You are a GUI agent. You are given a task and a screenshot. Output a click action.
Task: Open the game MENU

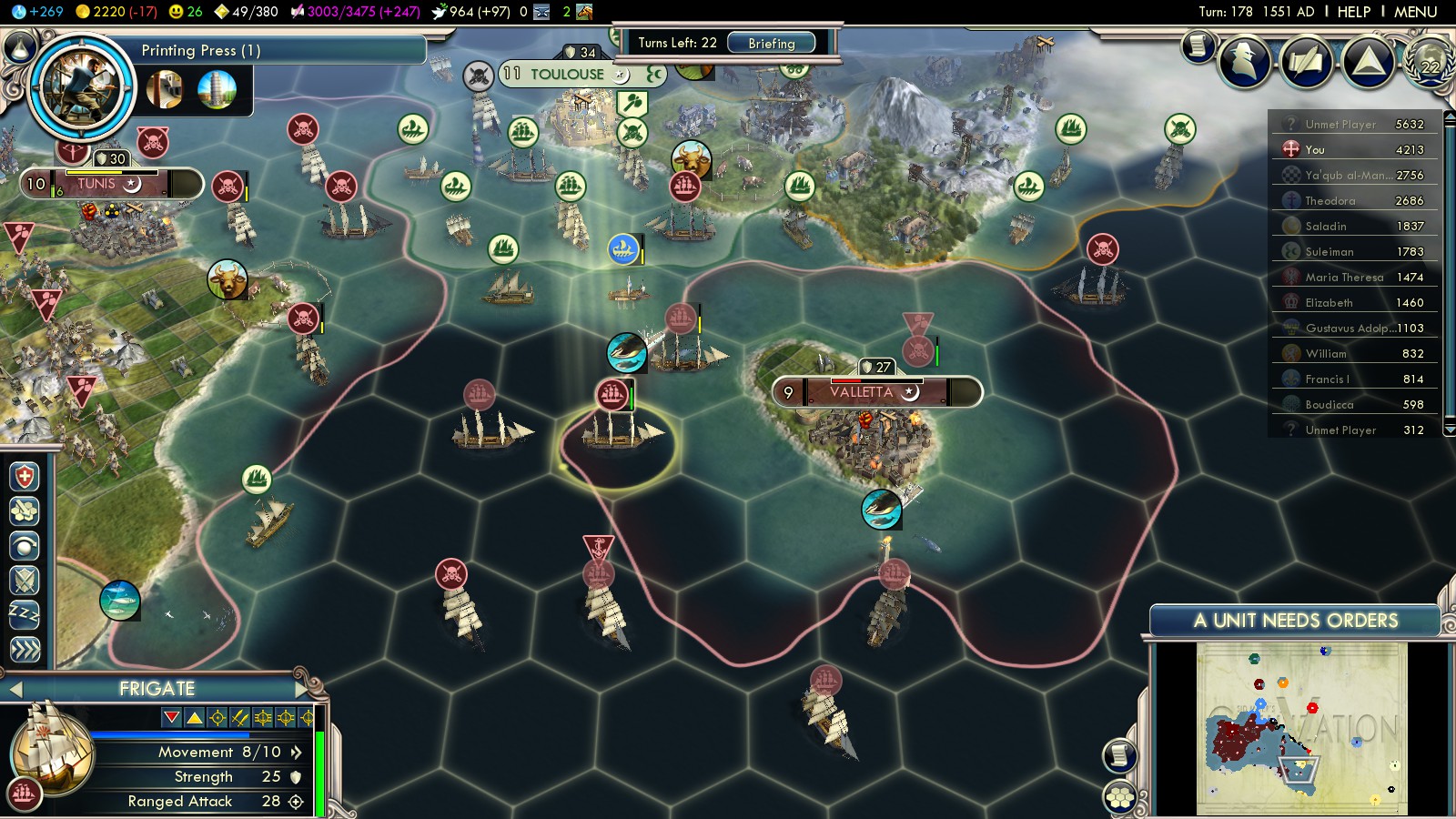pyautogui.click(x=1415, y=12)
